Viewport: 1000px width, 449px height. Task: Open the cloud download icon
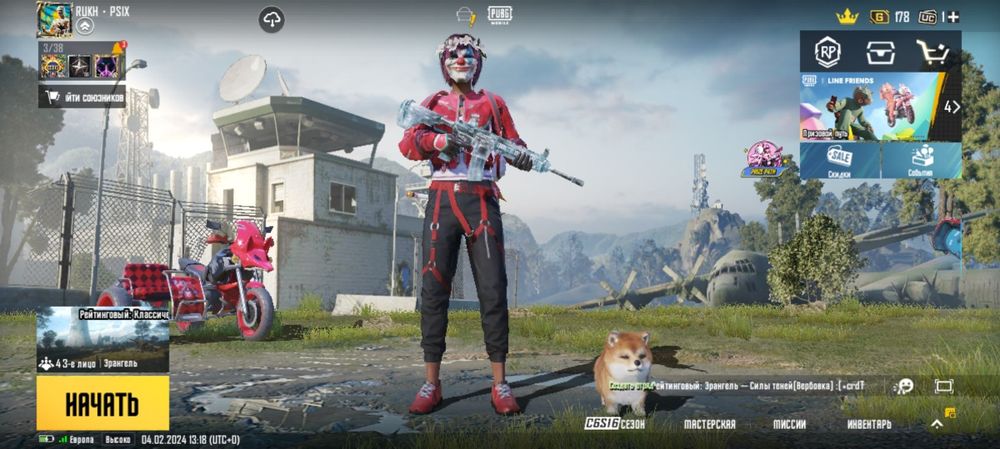271,19
